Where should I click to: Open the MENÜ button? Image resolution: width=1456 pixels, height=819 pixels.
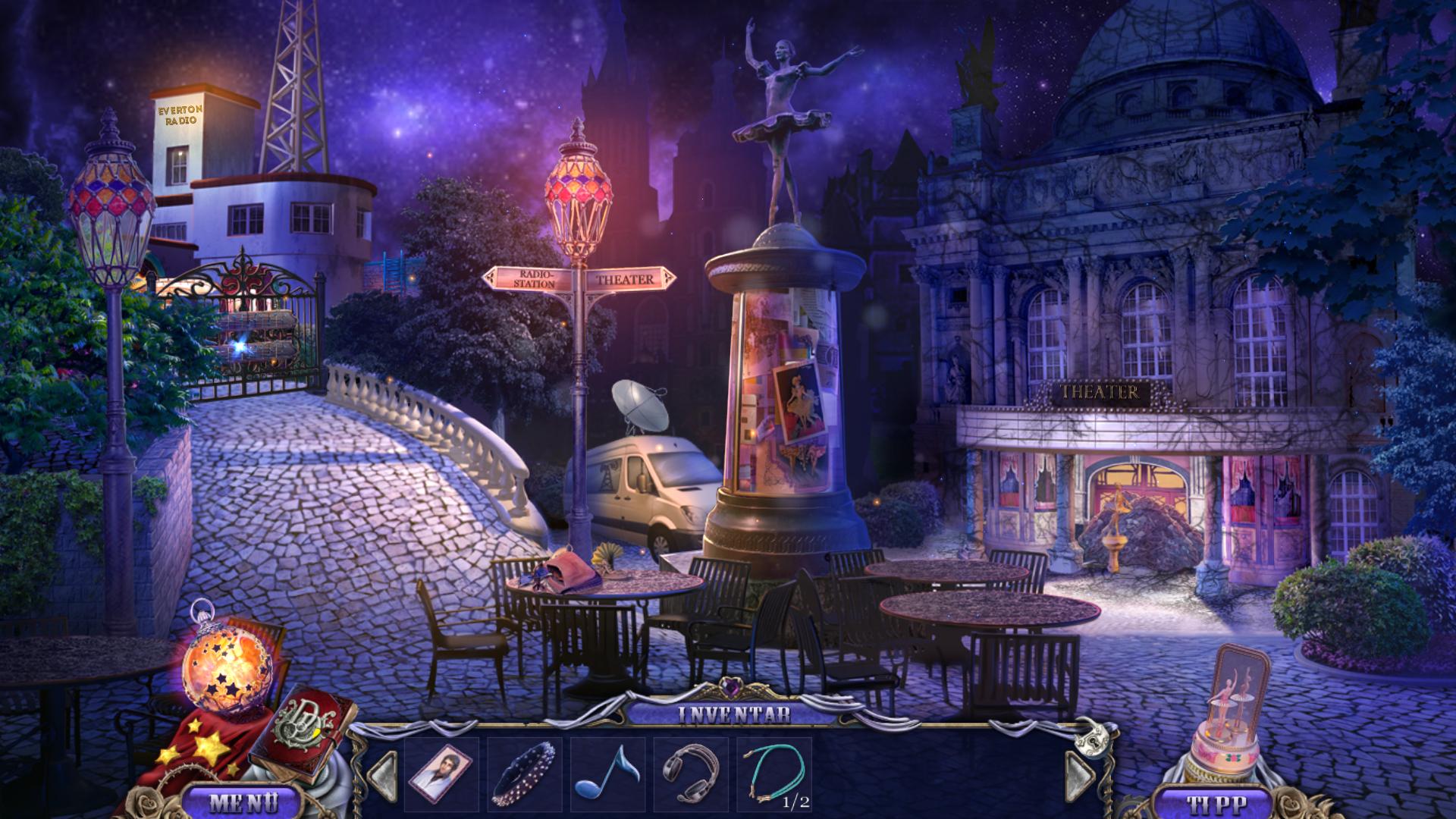click(243, 801)
